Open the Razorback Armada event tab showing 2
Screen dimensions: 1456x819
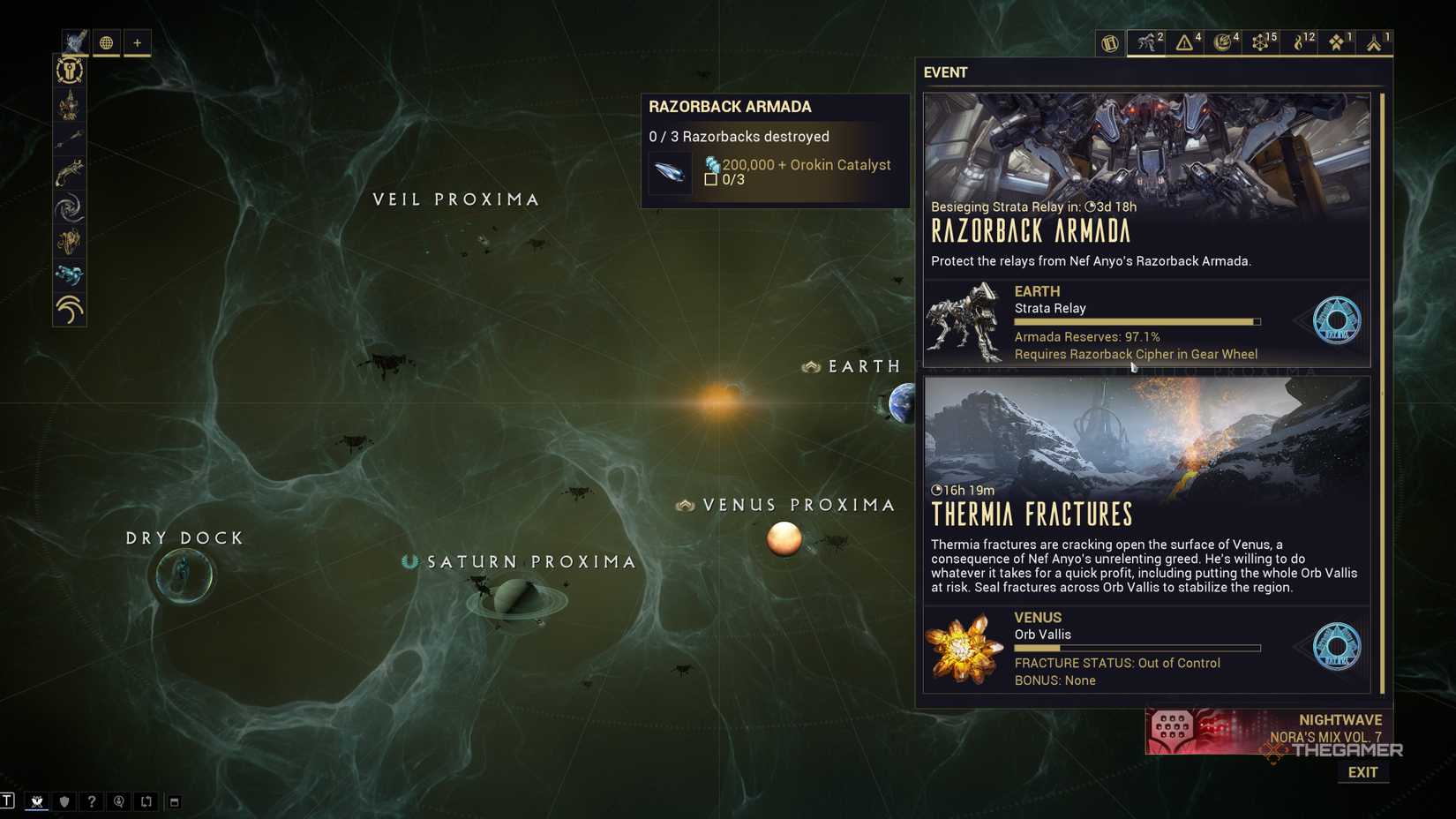pos(1147,41)
